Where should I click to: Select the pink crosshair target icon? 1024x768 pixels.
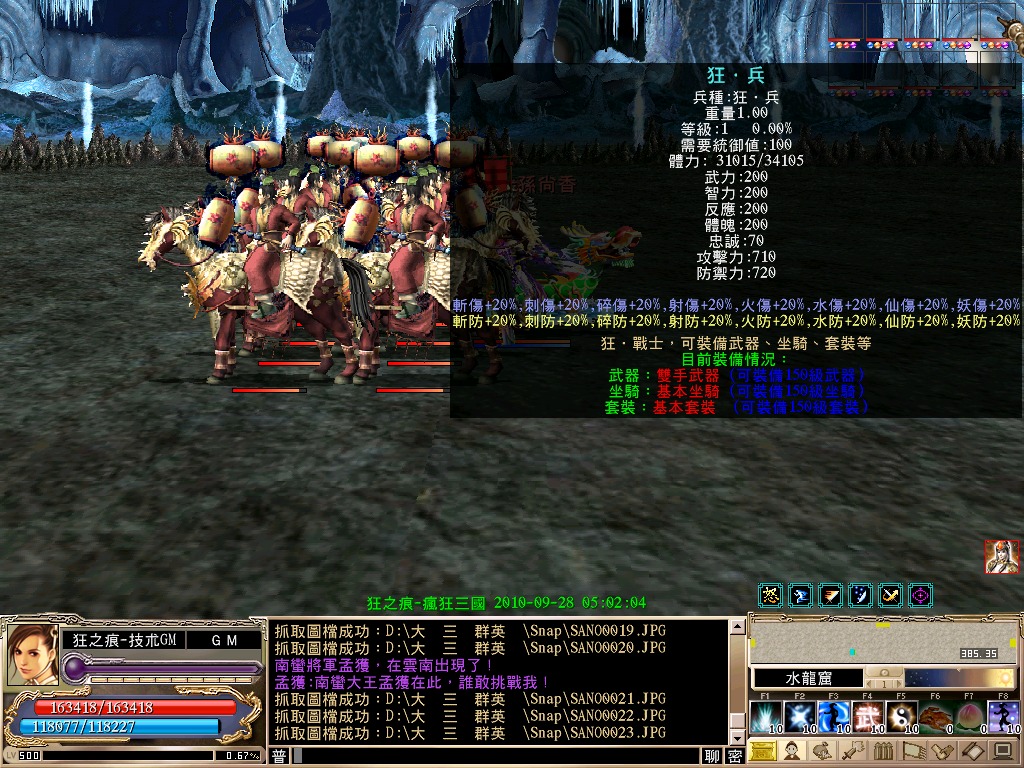[920, 596]
